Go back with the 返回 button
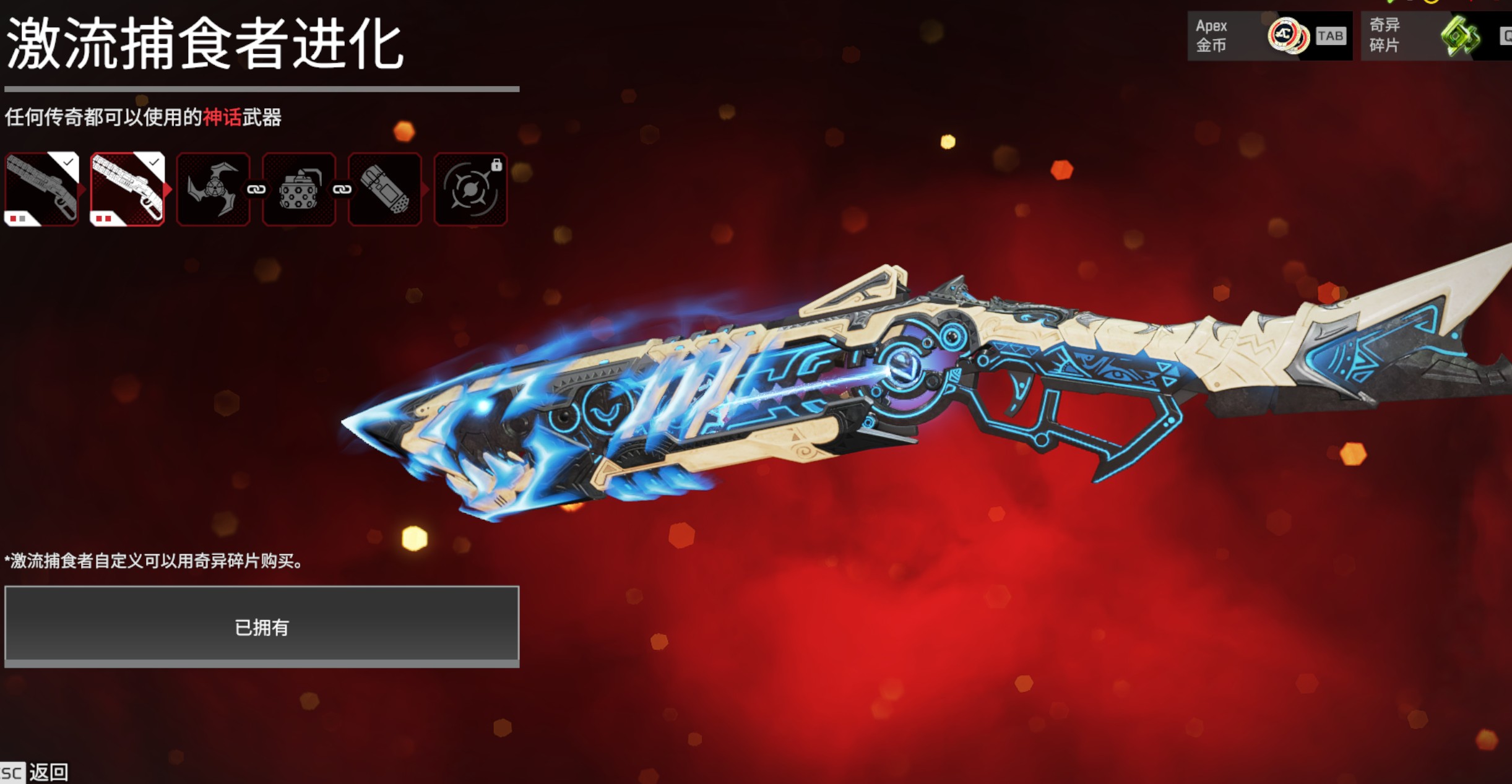This screenshot has height=784, width=1512. point(48,772)
